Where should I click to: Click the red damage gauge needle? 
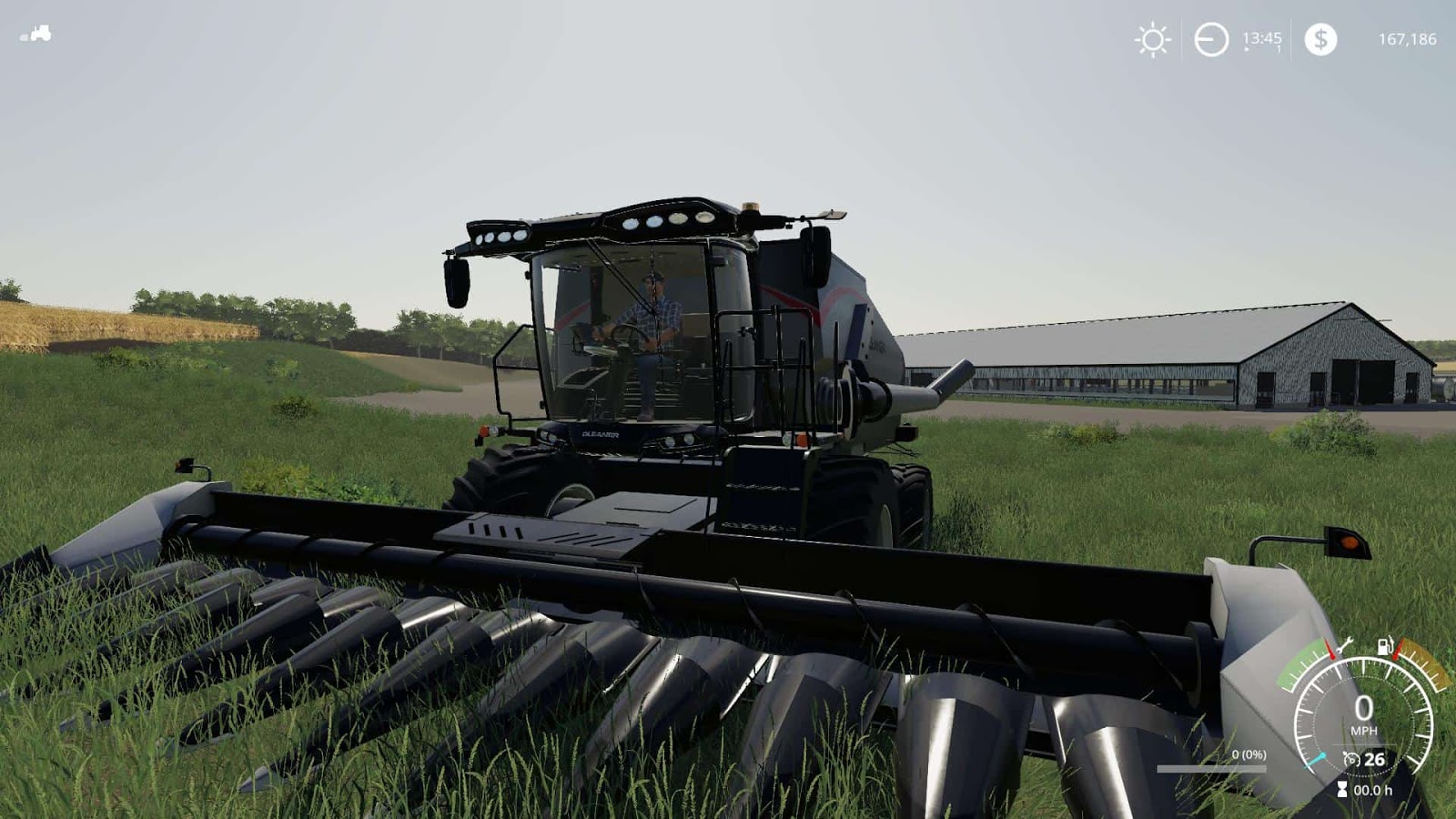click(1330, 649)
